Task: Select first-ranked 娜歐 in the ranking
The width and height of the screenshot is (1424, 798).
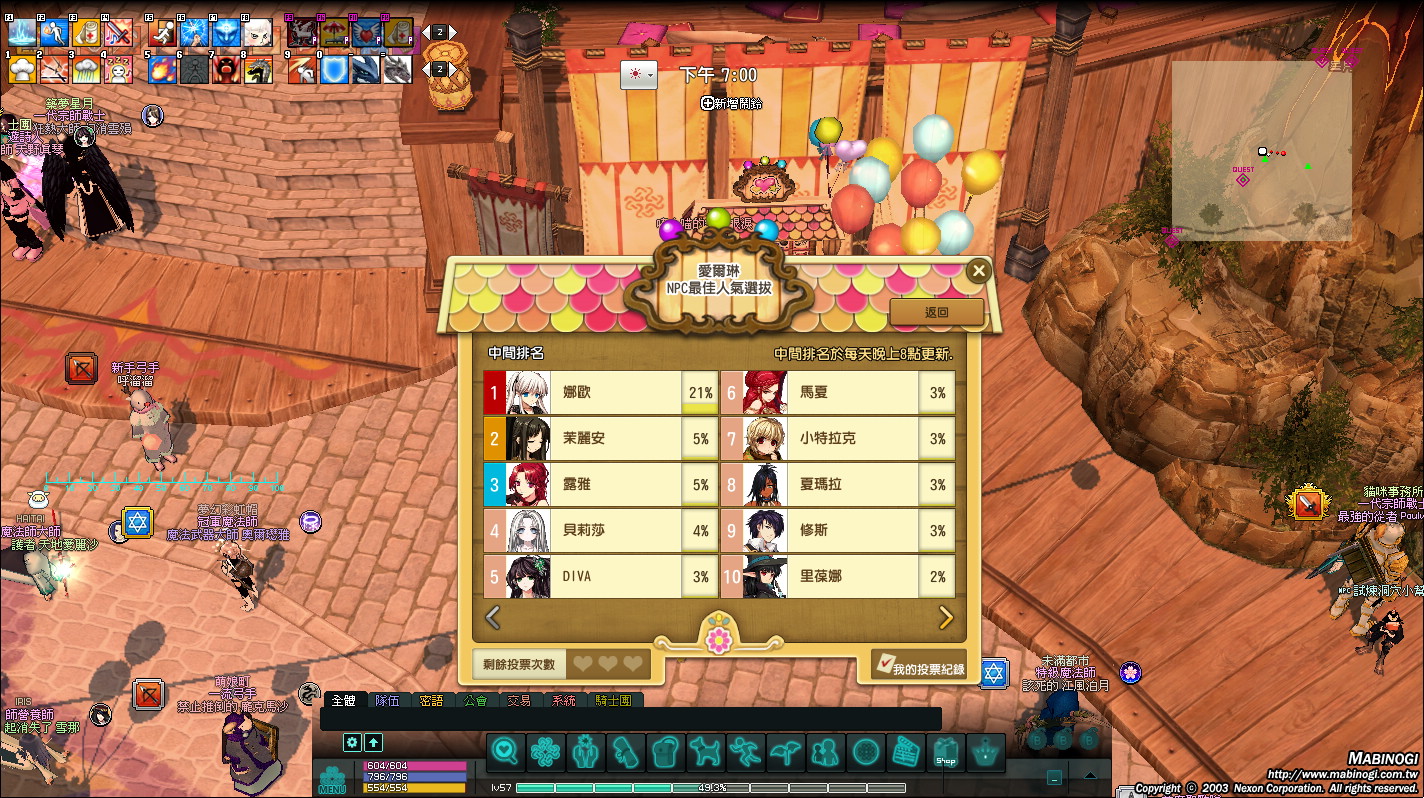Action: tap(598, 393)
